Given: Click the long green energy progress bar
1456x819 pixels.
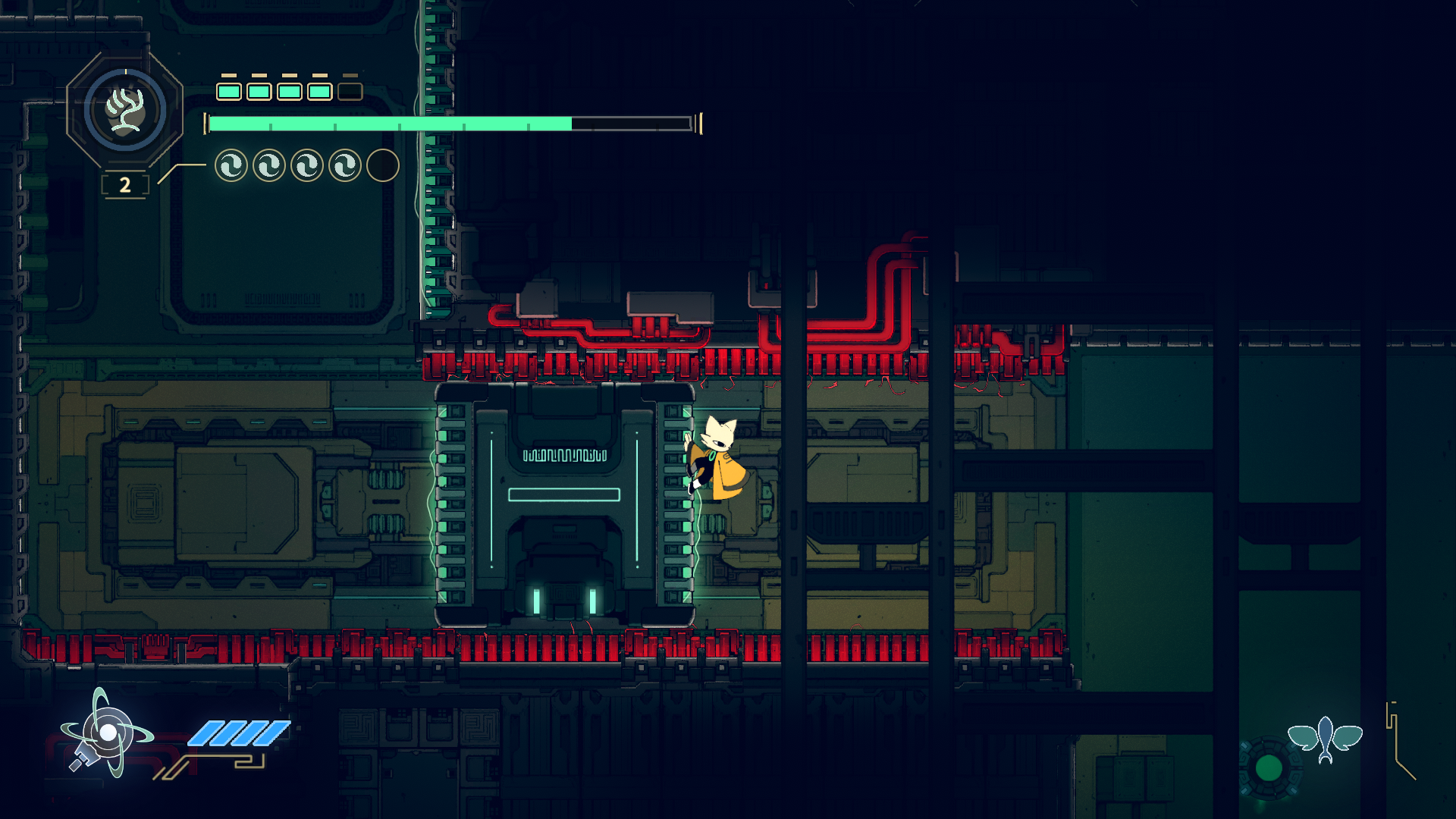Looking at the screenshot, I should pos(387,120).
